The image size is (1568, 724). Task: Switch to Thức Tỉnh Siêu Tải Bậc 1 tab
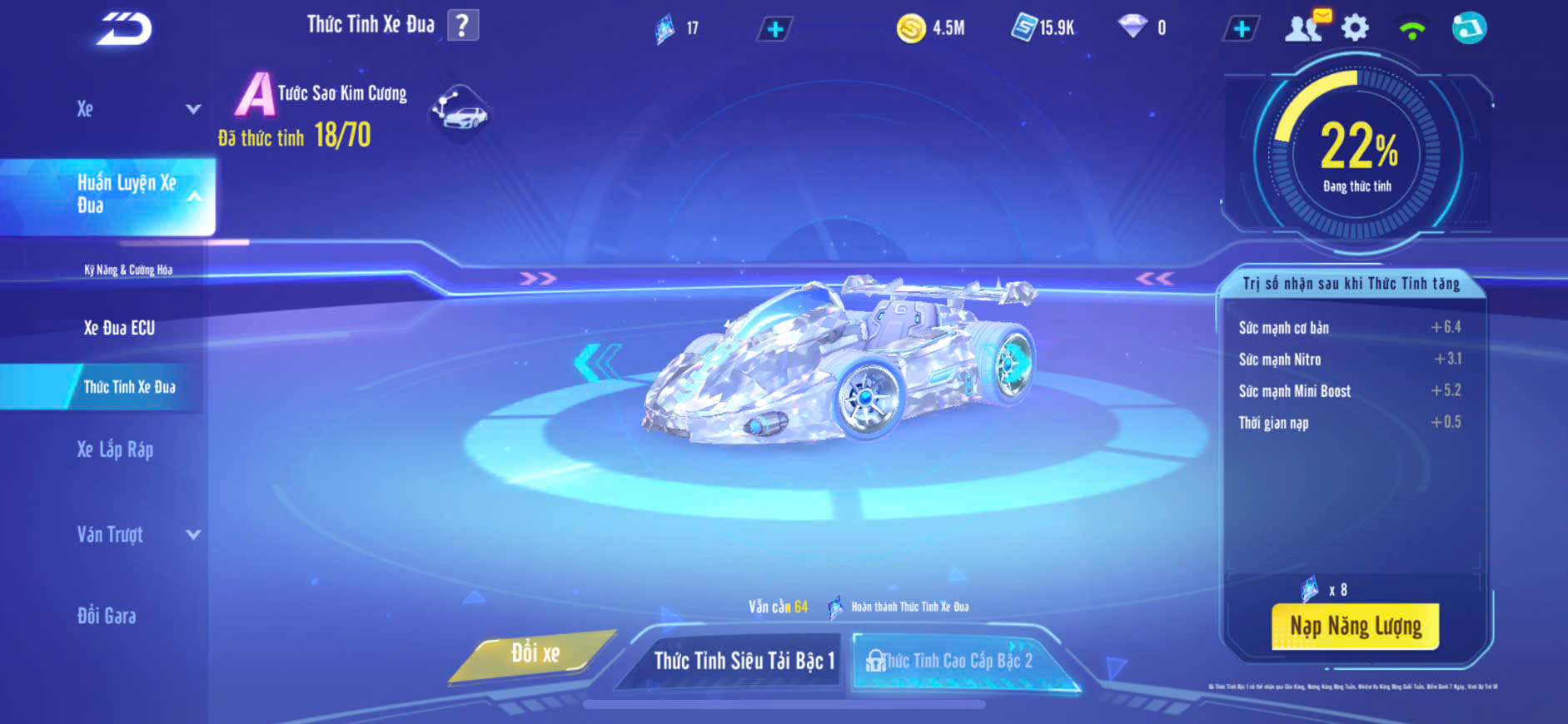pos(744,661)
